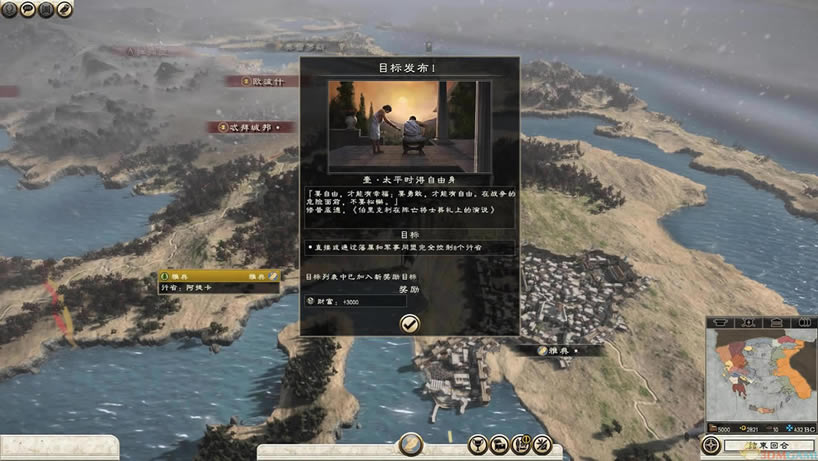
Task: Click the first tab above the minimap
Action: 721,323
